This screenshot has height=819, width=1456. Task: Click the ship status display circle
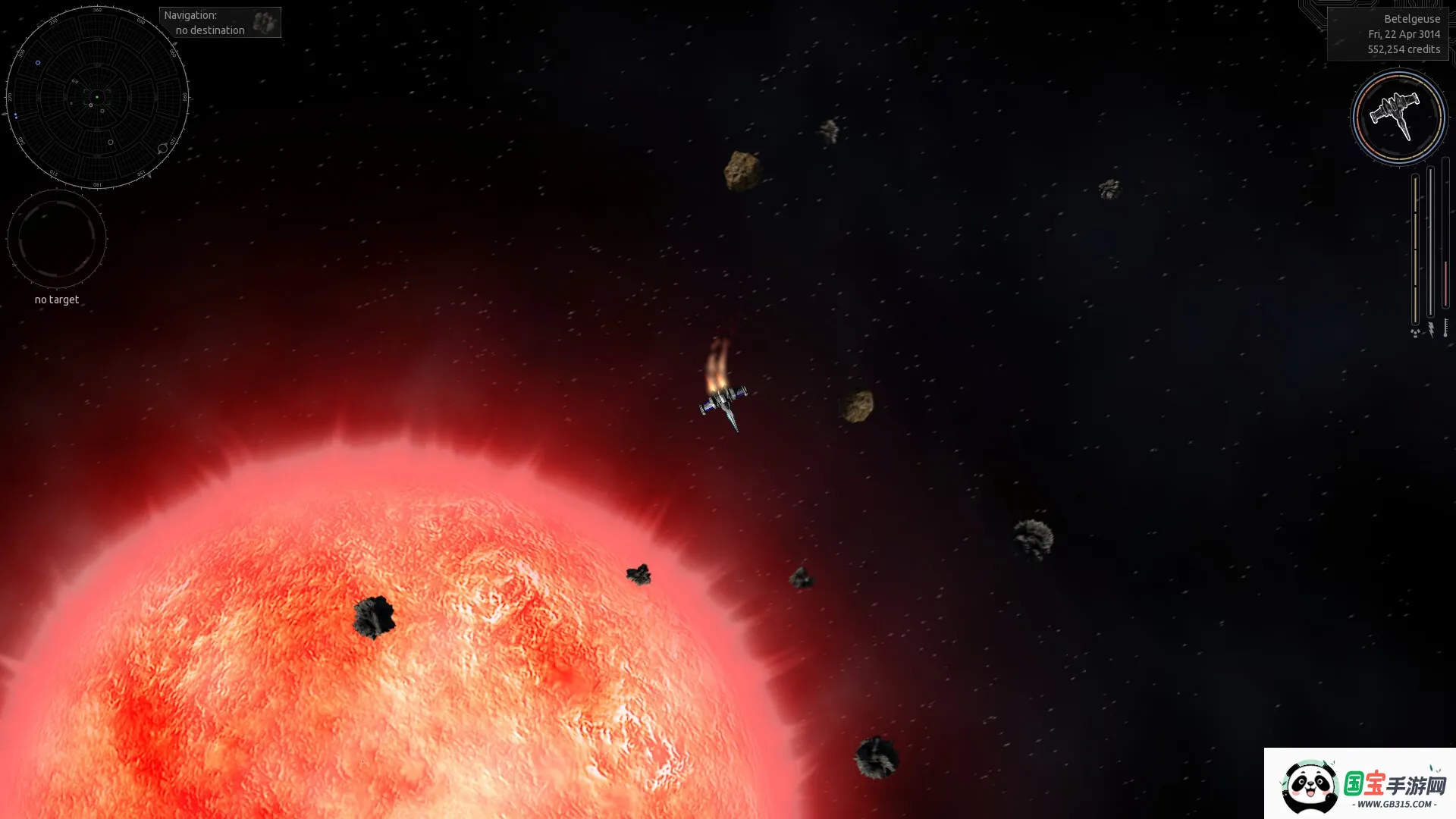pyautogui.click(x=1398, y=118)
